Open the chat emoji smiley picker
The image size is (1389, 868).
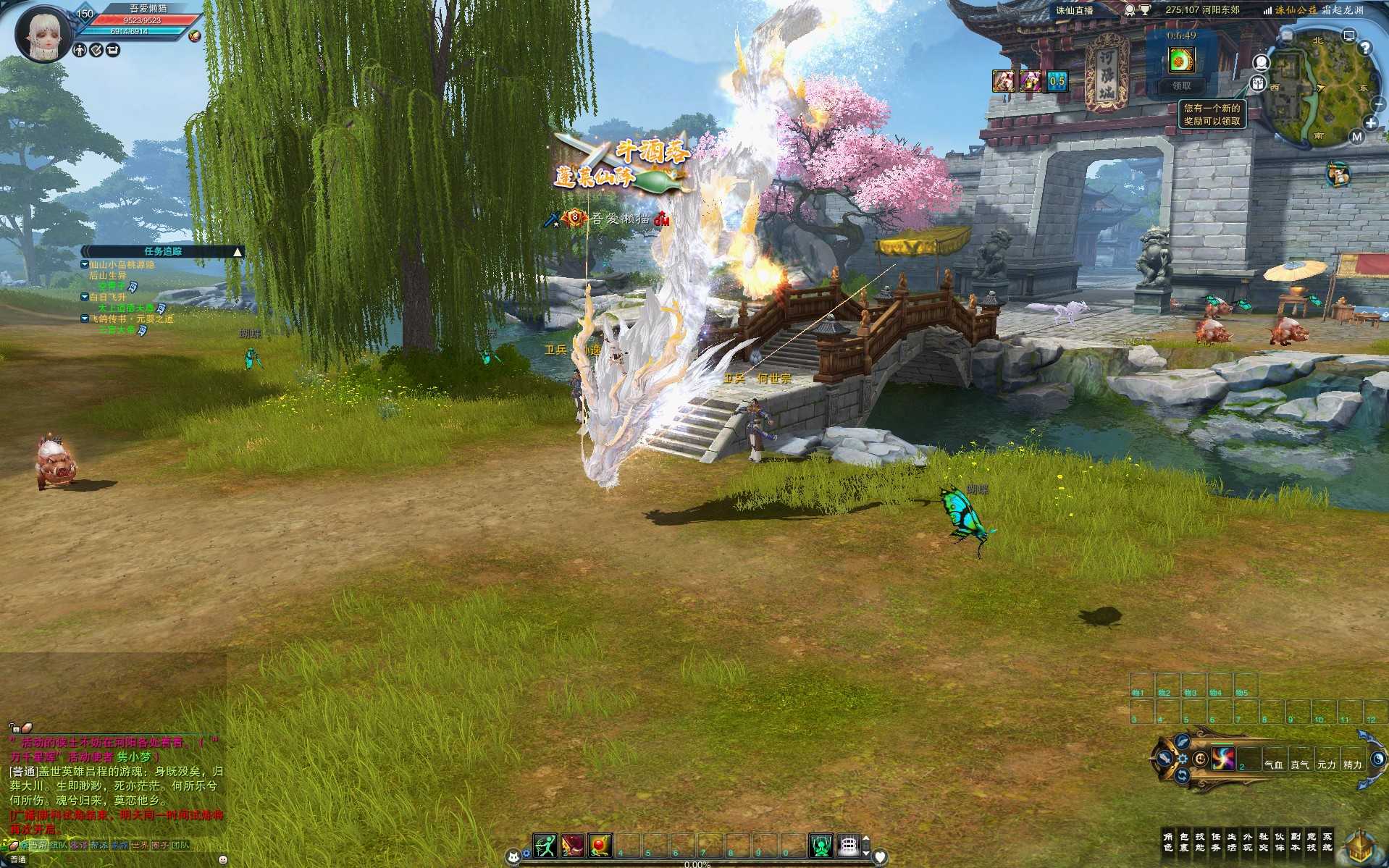pos(222,860)
